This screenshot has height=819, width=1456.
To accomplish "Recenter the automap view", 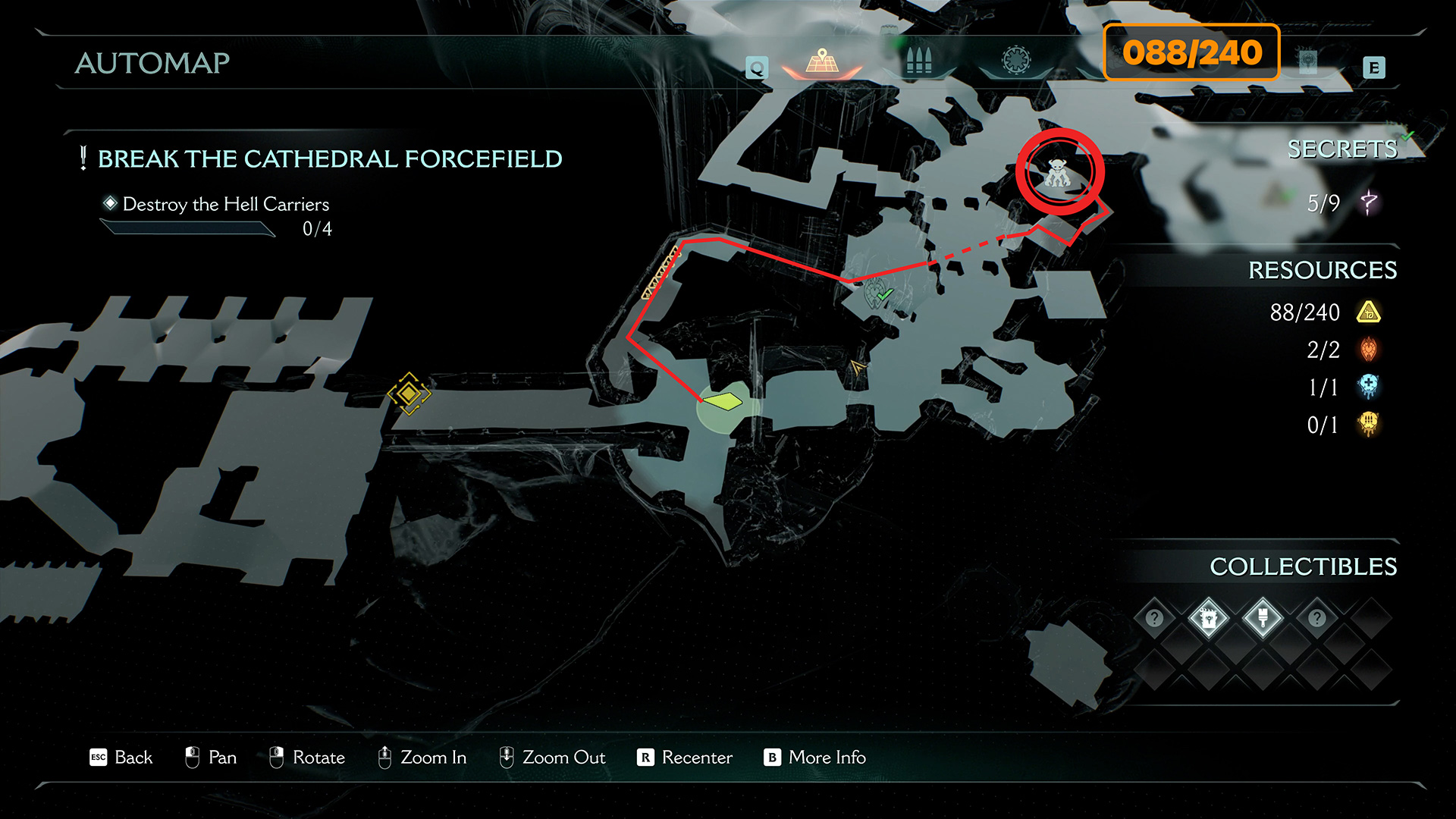I will [x=685, y=758].
